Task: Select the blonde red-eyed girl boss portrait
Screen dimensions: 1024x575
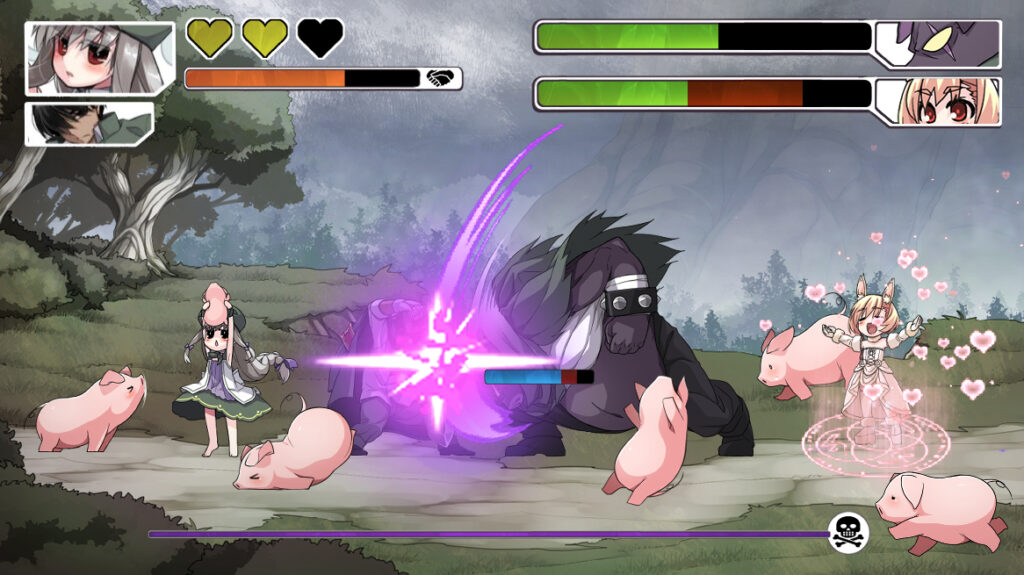Action: click(x=938, y=102)
